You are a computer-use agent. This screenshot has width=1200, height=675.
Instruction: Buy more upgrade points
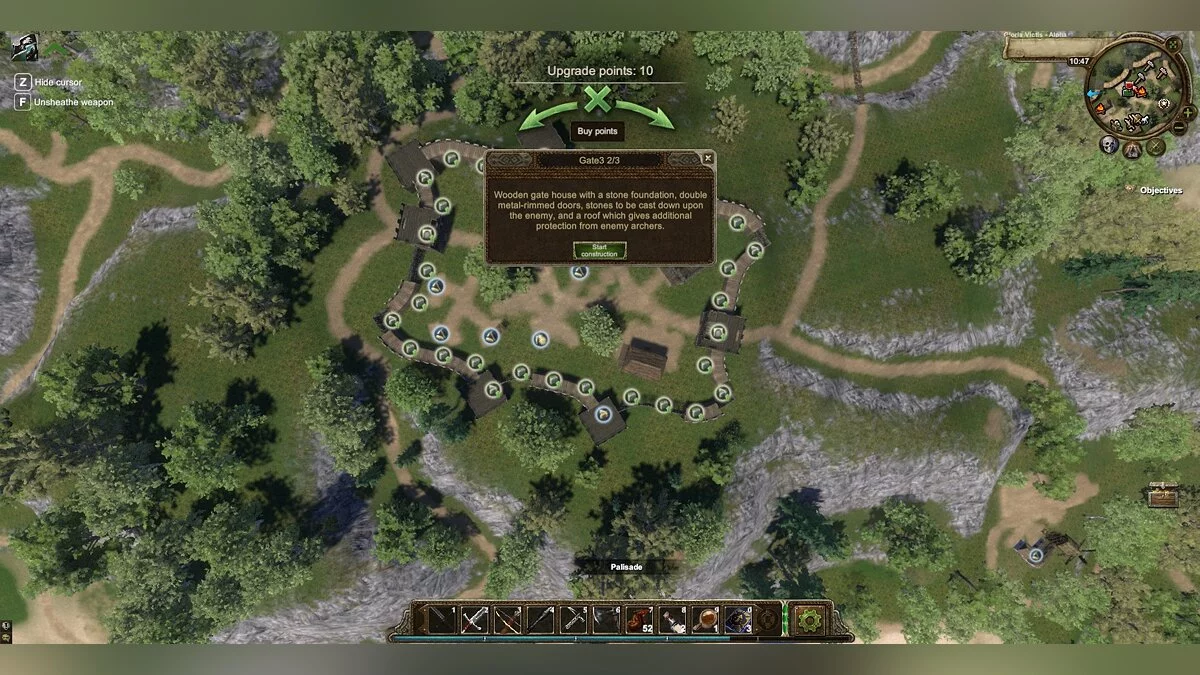coord(597,131)
